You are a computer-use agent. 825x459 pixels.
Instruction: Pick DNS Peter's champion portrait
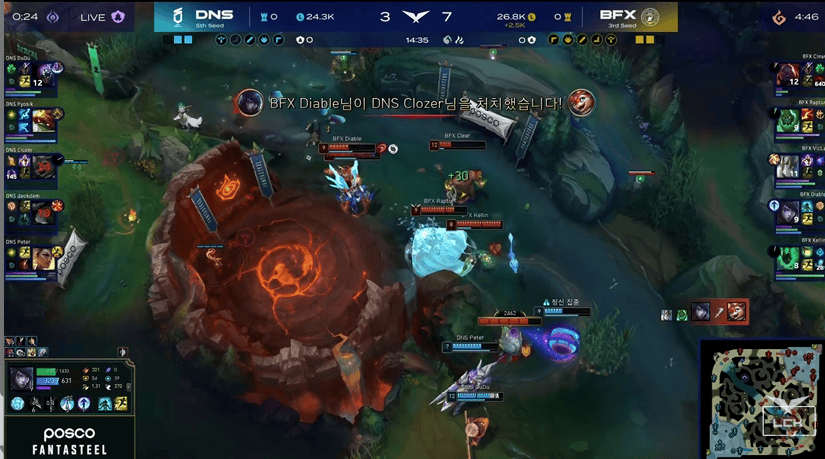[x=43, y=258]
